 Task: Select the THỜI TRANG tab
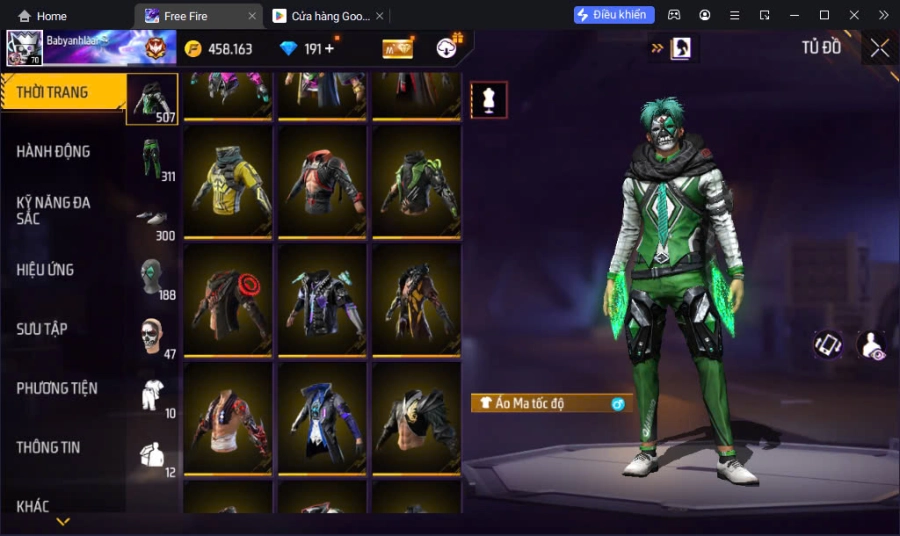click(52, 93)
